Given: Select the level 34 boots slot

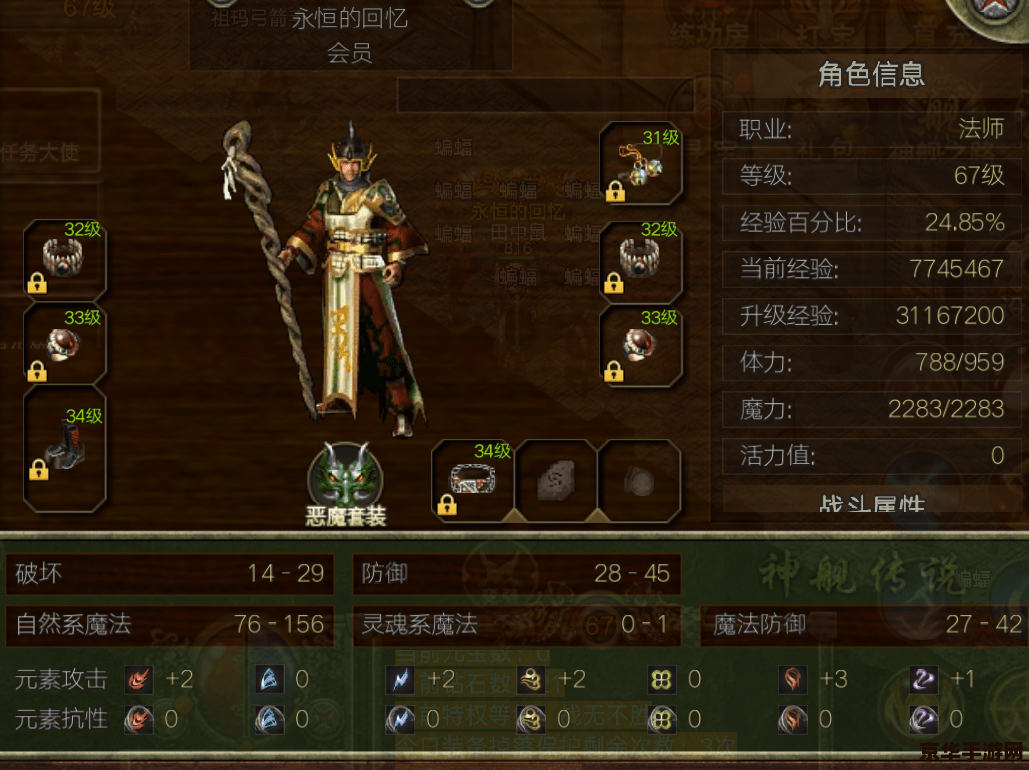Looking at the screenshot, I should (x=65, y=446).
